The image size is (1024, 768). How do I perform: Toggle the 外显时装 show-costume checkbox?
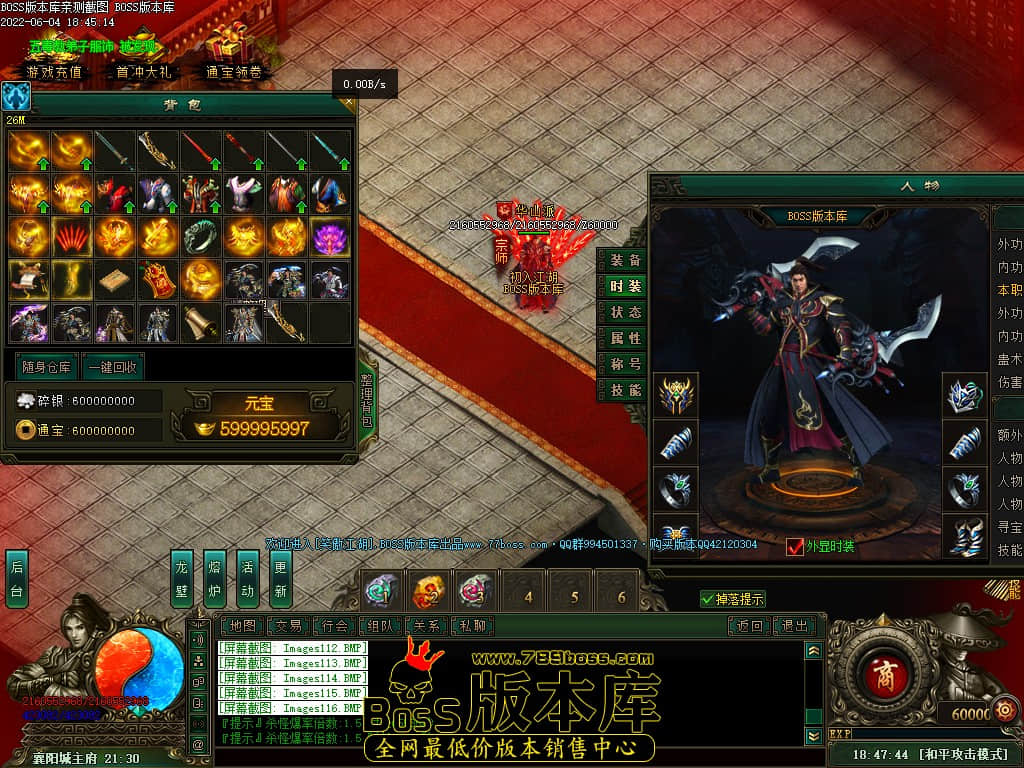pos(795,546)
